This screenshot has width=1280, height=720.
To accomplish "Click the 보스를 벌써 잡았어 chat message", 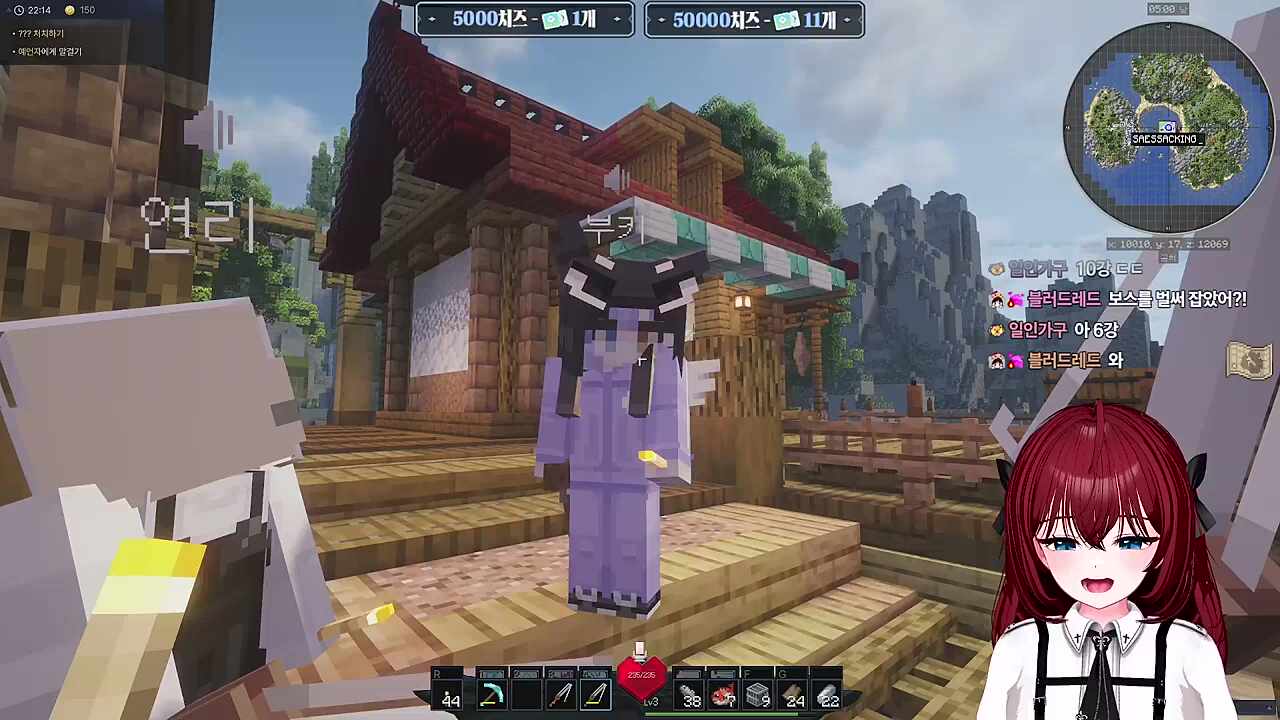I will pos(1120,299).
